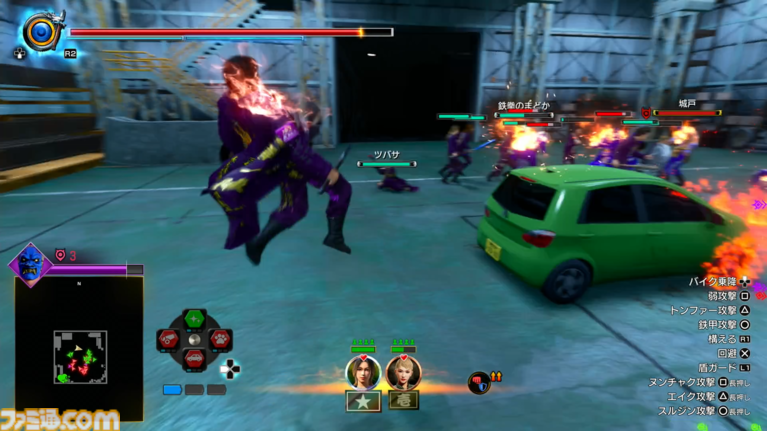Click the fist and shield buff icon

point(480,381)
